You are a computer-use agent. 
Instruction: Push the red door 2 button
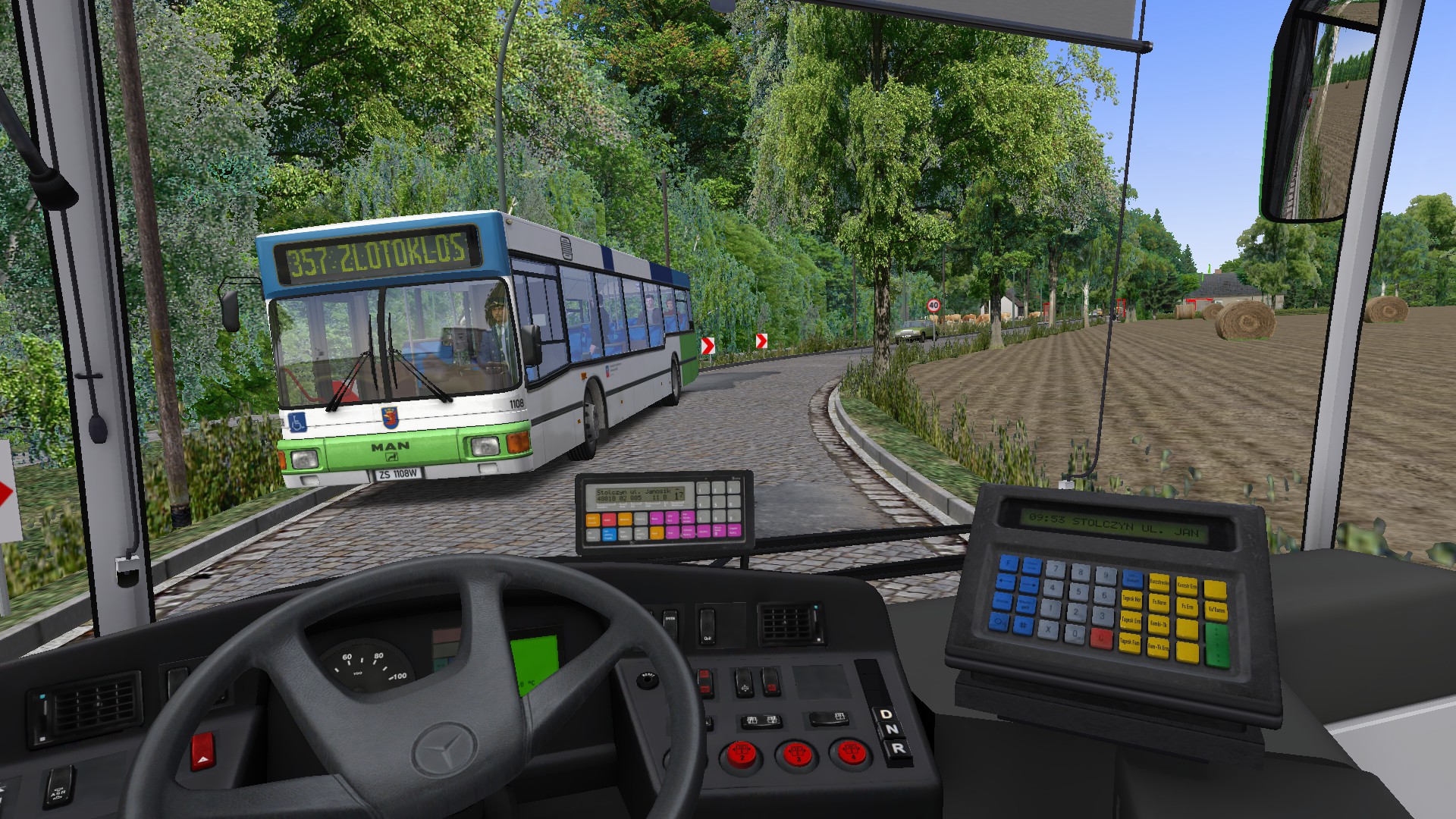pyautogui.click(x=741, y=754)
